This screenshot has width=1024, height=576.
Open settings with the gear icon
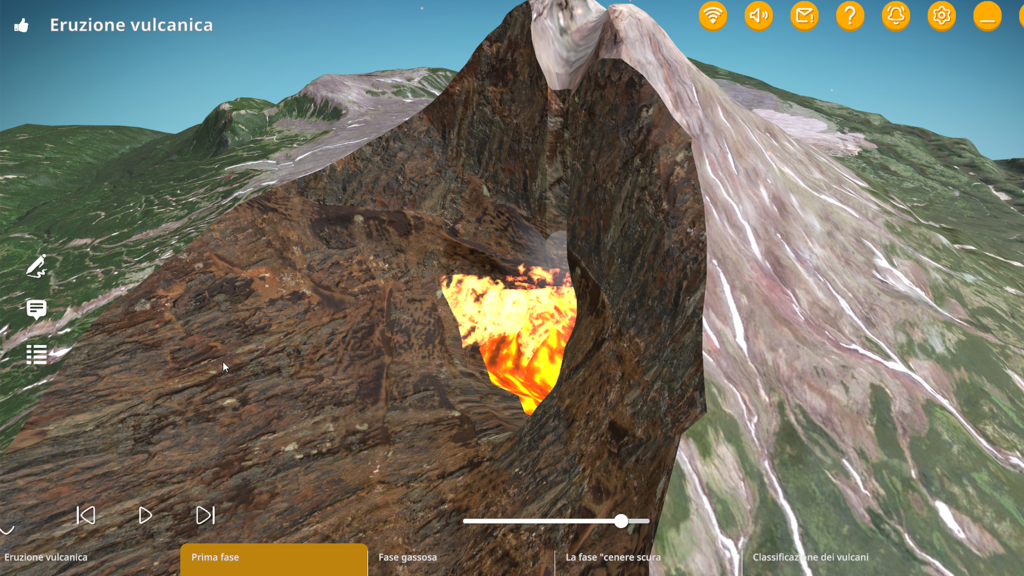pos(941,15)
